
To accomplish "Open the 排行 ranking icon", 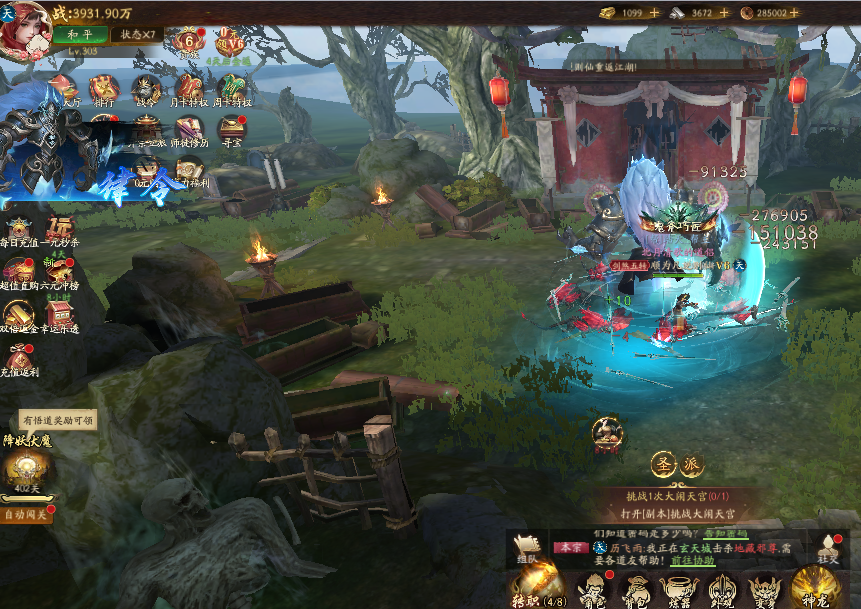I will [x=103, y=89].
